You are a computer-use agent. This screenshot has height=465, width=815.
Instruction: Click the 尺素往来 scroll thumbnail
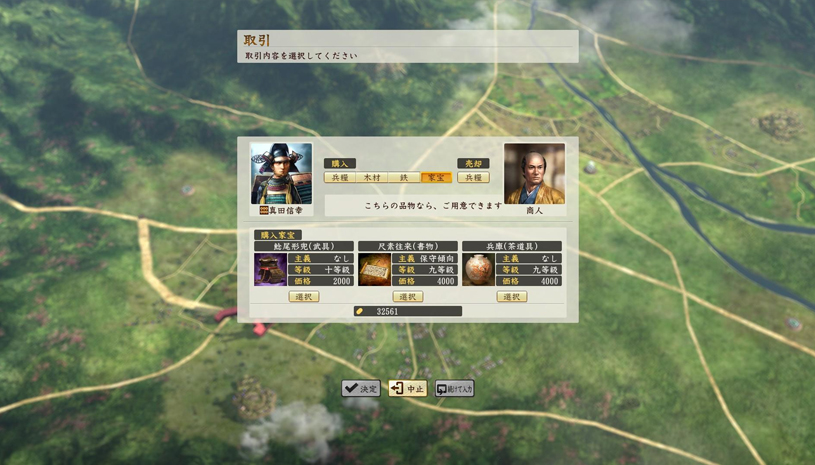(375, 270)
